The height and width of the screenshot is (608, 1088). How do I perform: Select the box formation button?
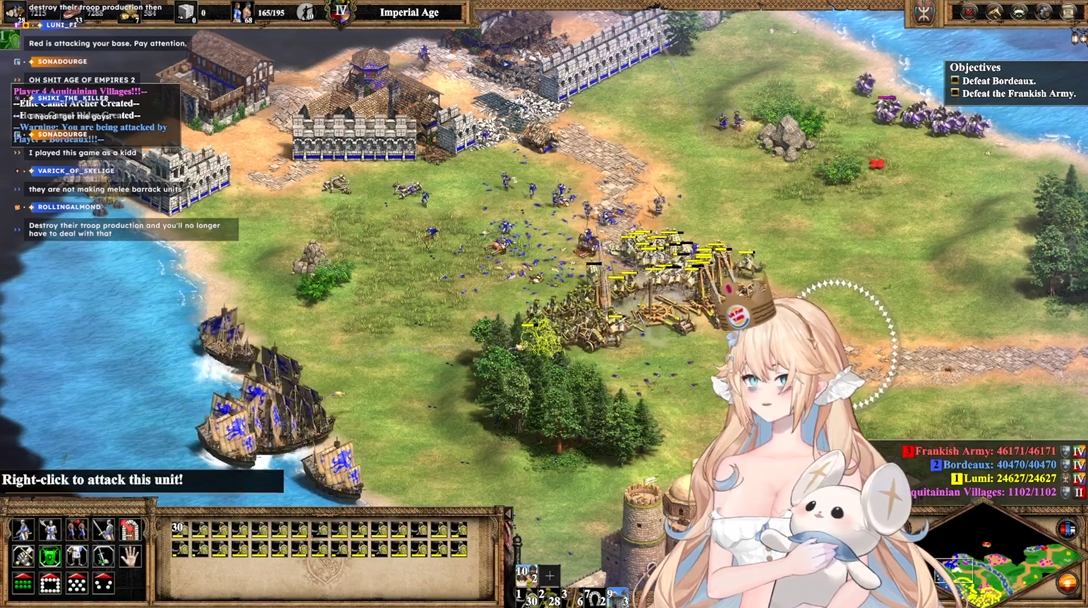(x=49, y=584)
